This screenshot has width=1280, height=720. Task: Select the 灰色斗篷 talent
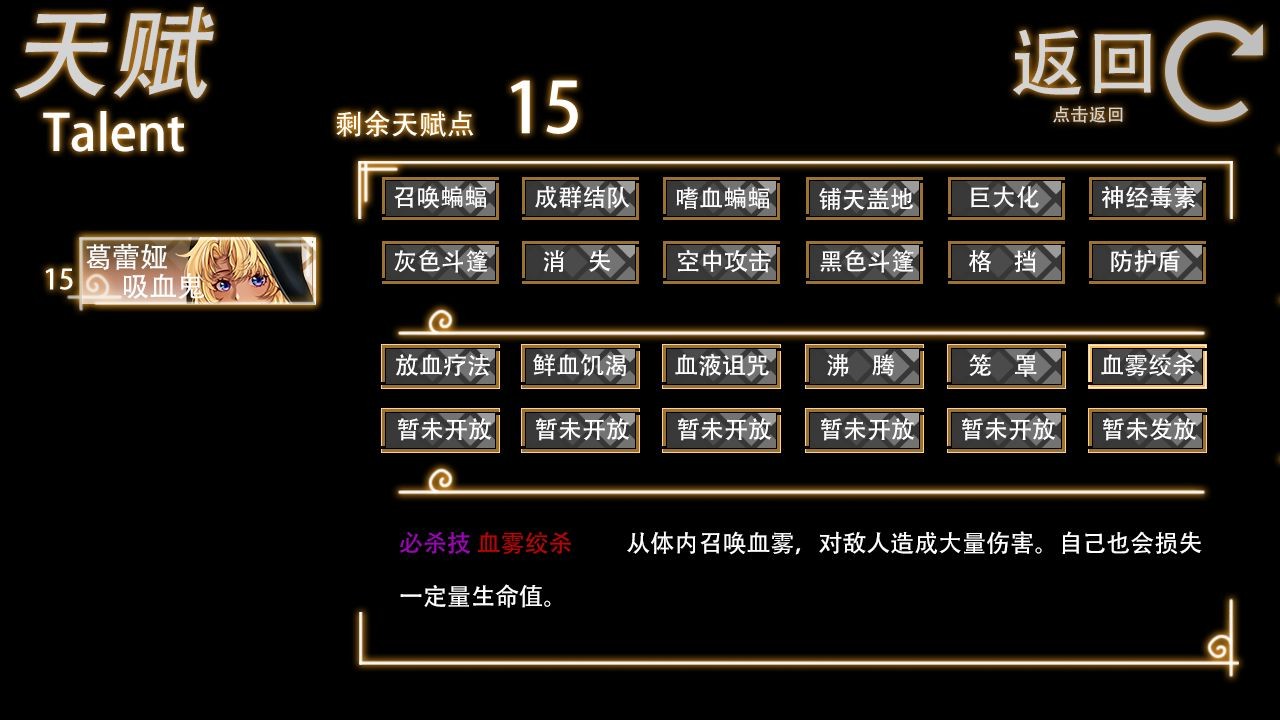click(x=438, y=262)
